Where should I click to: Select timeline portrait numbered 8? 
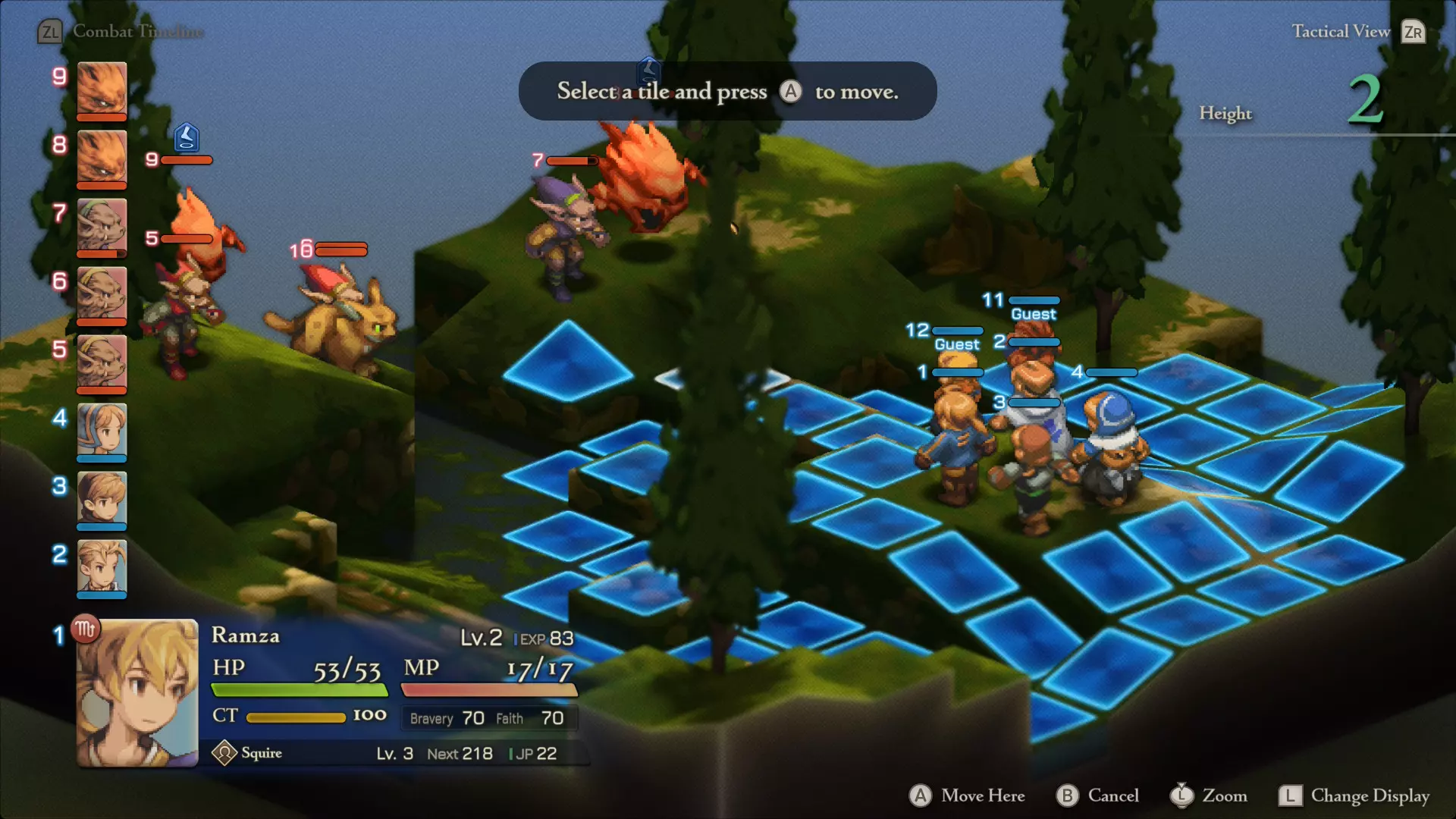coord(102,158)
